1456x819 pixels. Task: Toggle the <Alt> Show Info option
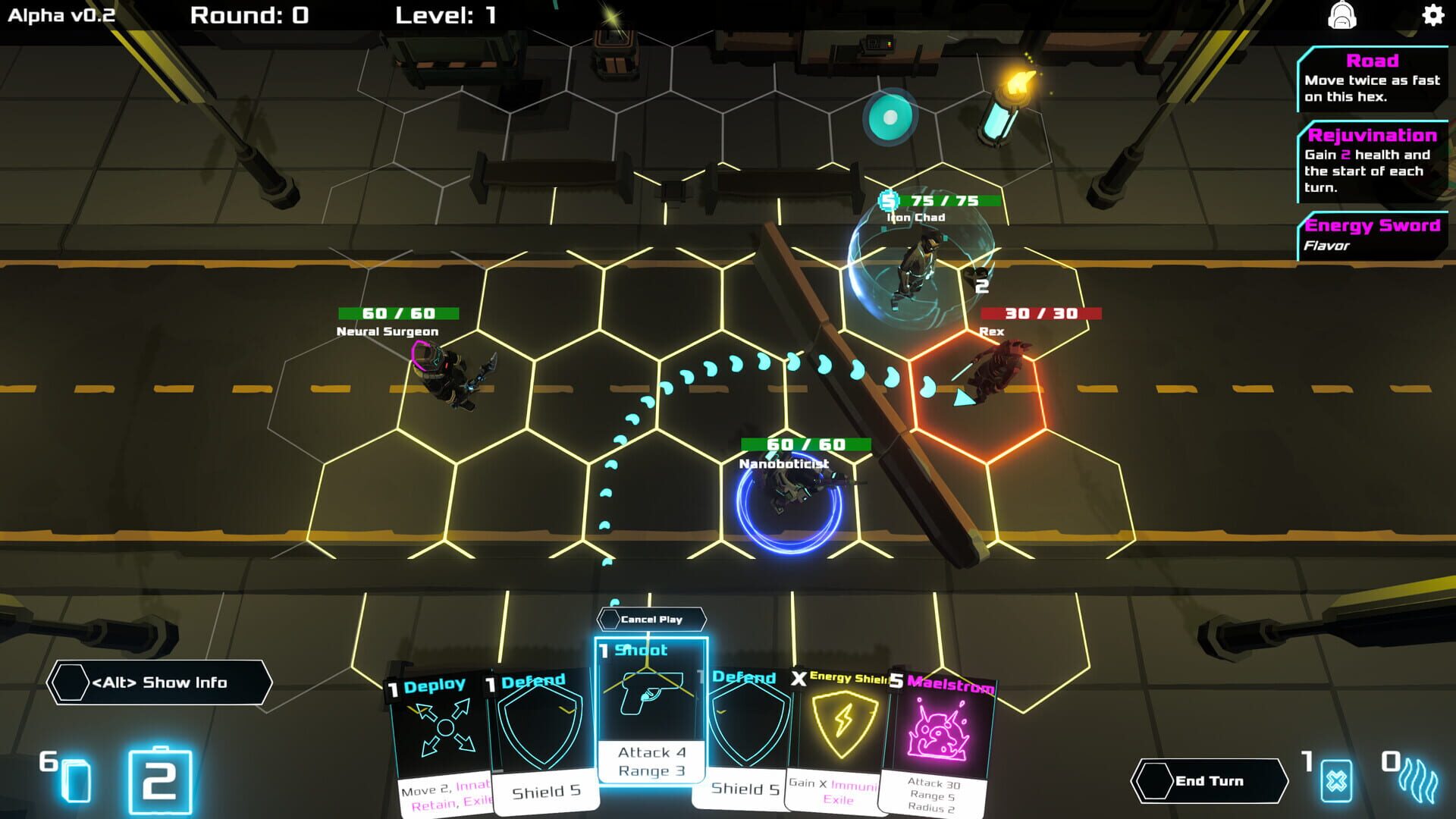[x=159, y=682]
